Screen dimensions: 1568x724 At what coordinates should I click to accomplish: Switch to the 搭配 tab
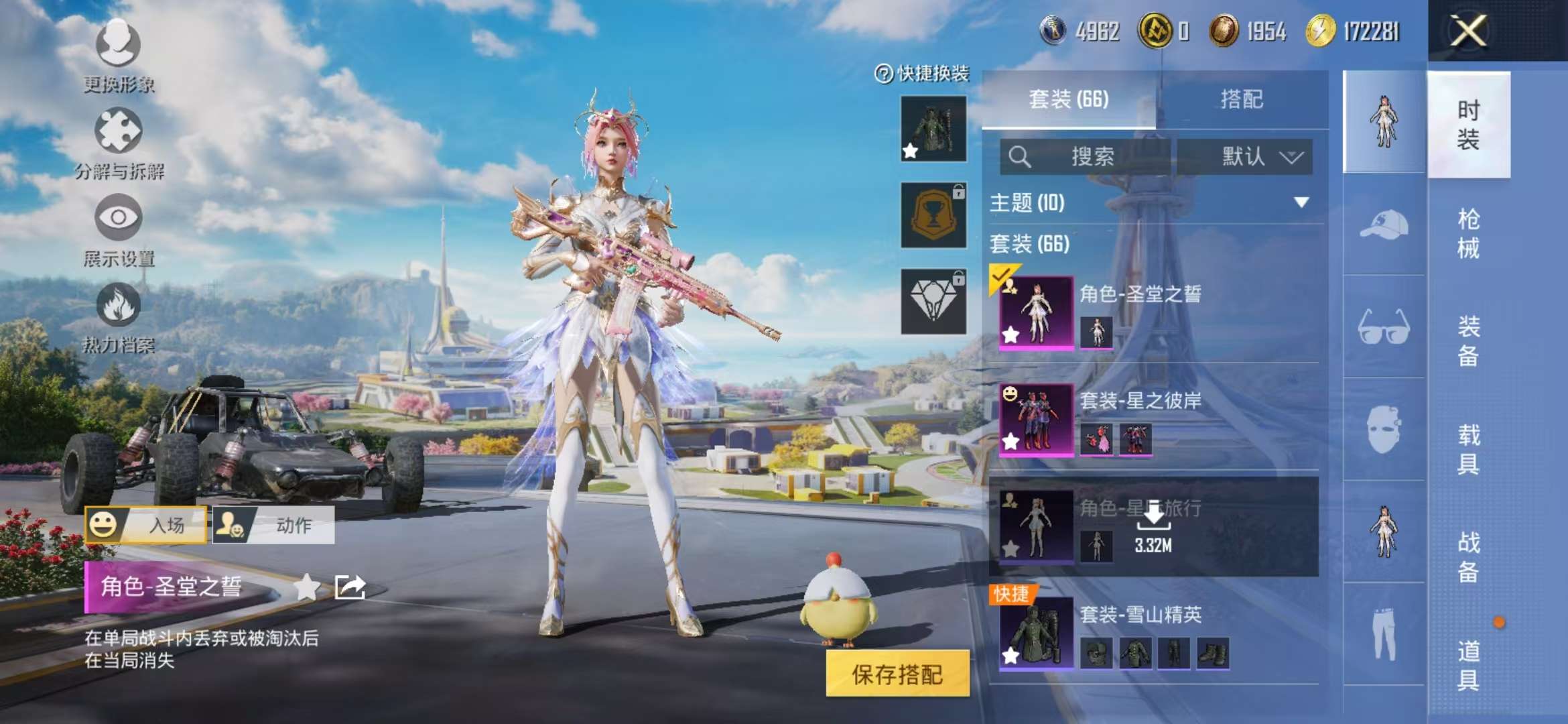(x=1246, y=99)
